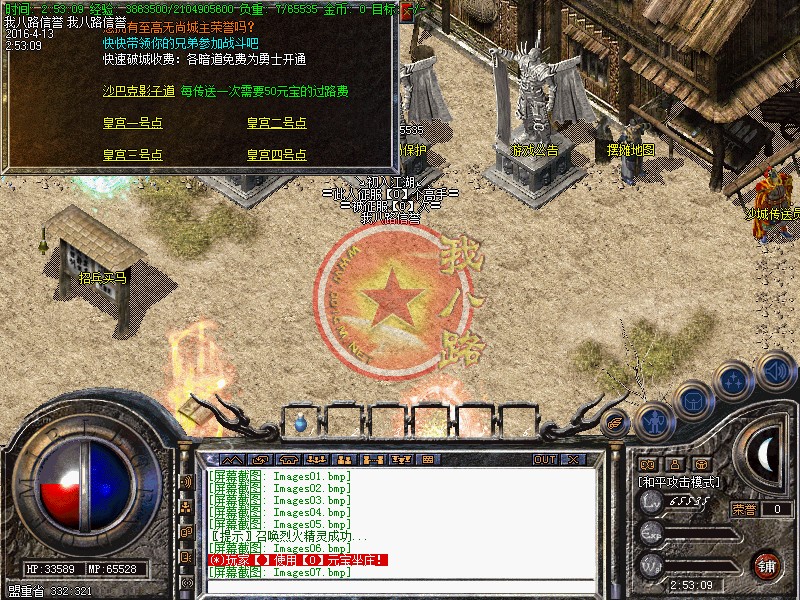The width and height of the screenshot is (800, 600).
Task: Close the NPC dialogue panel
Action: tap(407, 13)
